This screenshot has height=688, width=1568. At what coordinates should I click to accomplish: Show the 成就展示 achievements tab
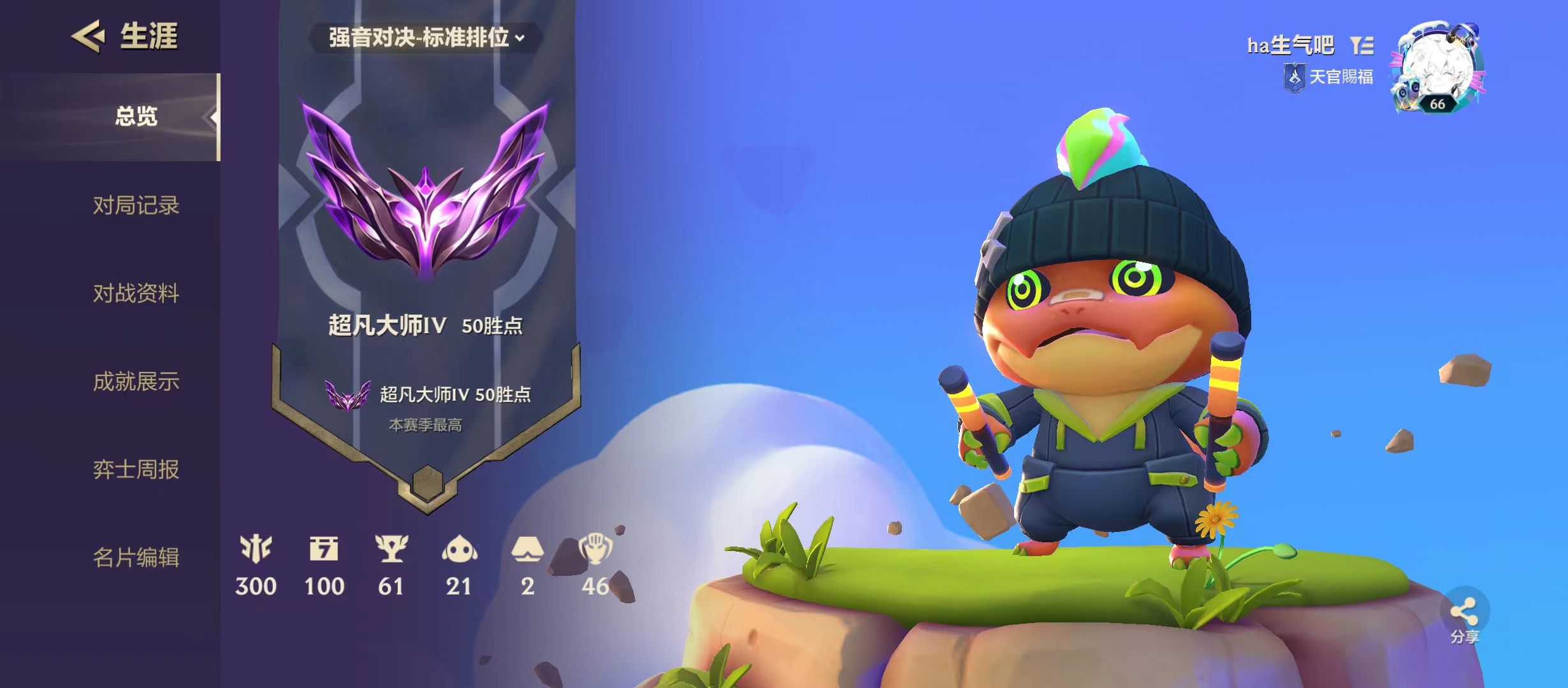coord(136,382)
